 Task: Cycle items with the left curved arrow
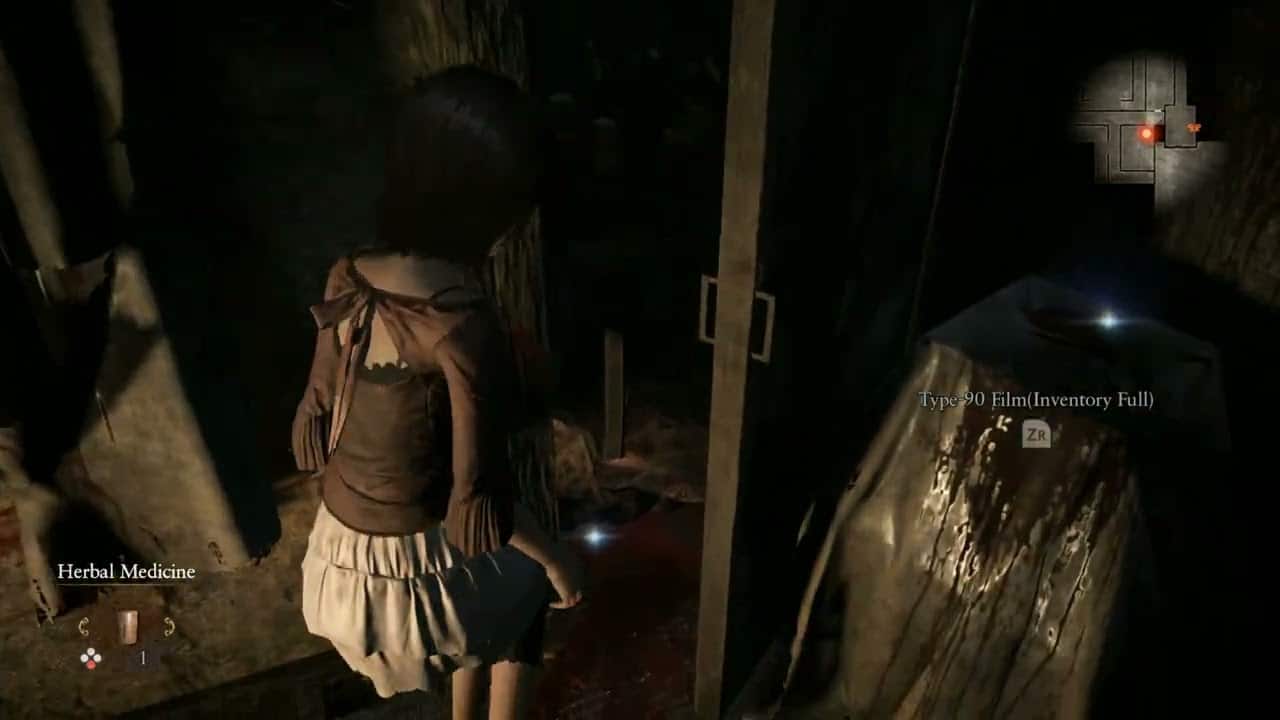[84, 626]
